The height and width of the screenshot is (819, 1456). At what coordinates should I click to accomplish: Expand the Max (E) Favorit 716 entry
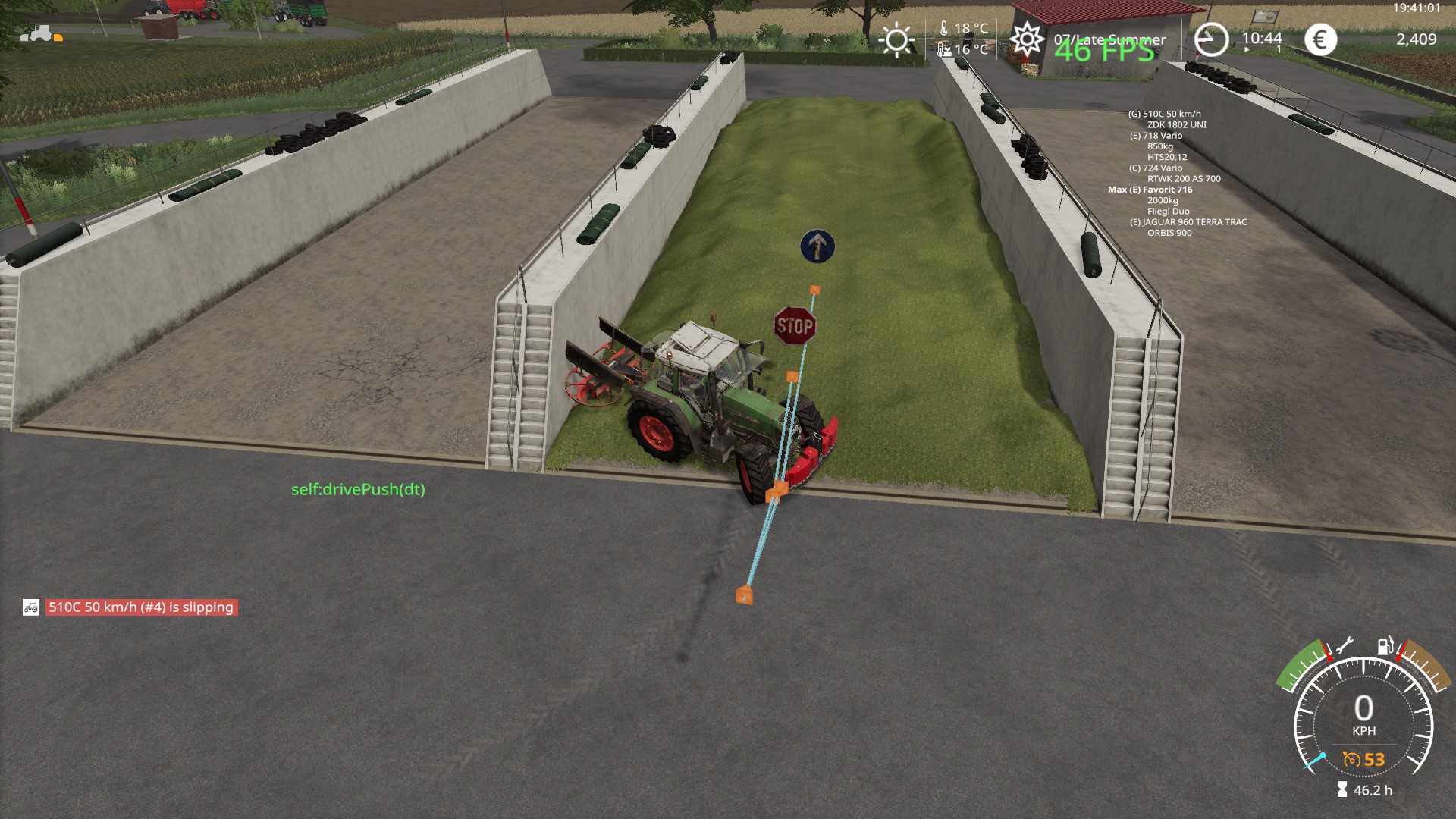tap(1150, 190)
